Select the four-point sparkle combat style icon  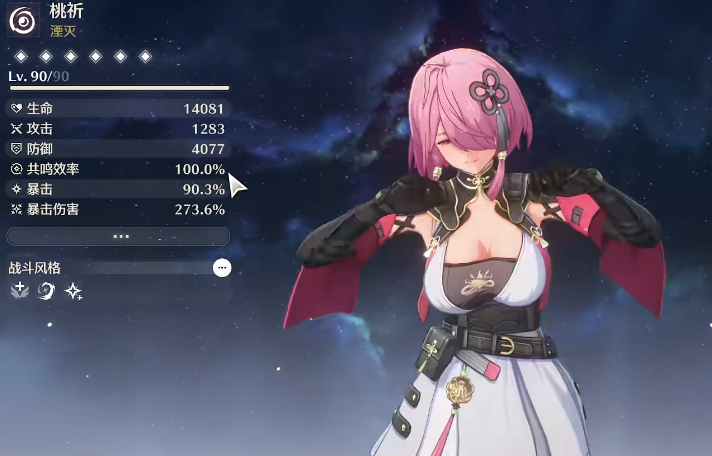(73, 291)
